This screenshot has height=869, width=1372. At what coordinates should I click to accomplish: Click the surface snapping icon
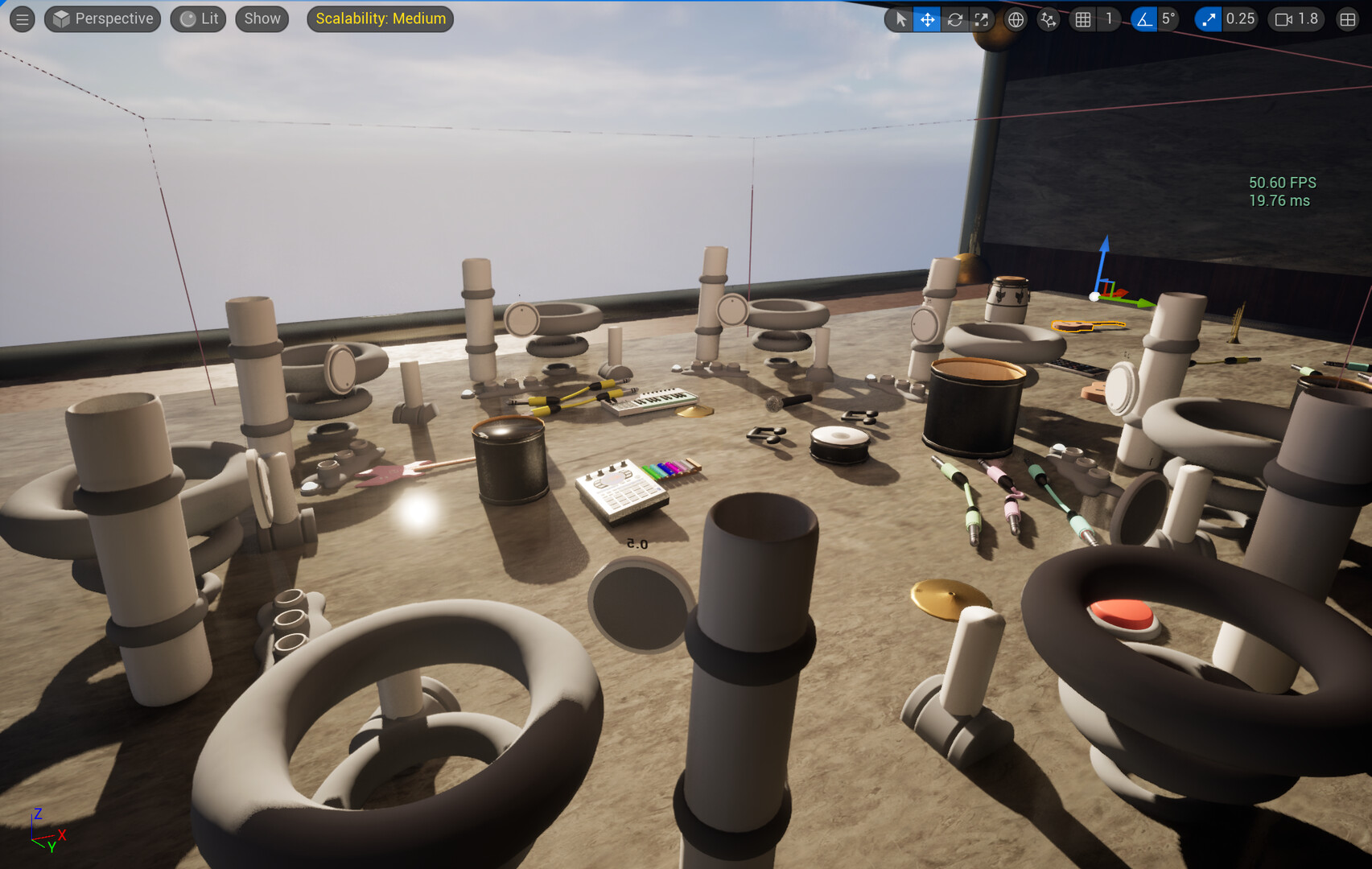[x=1048, y=19]
